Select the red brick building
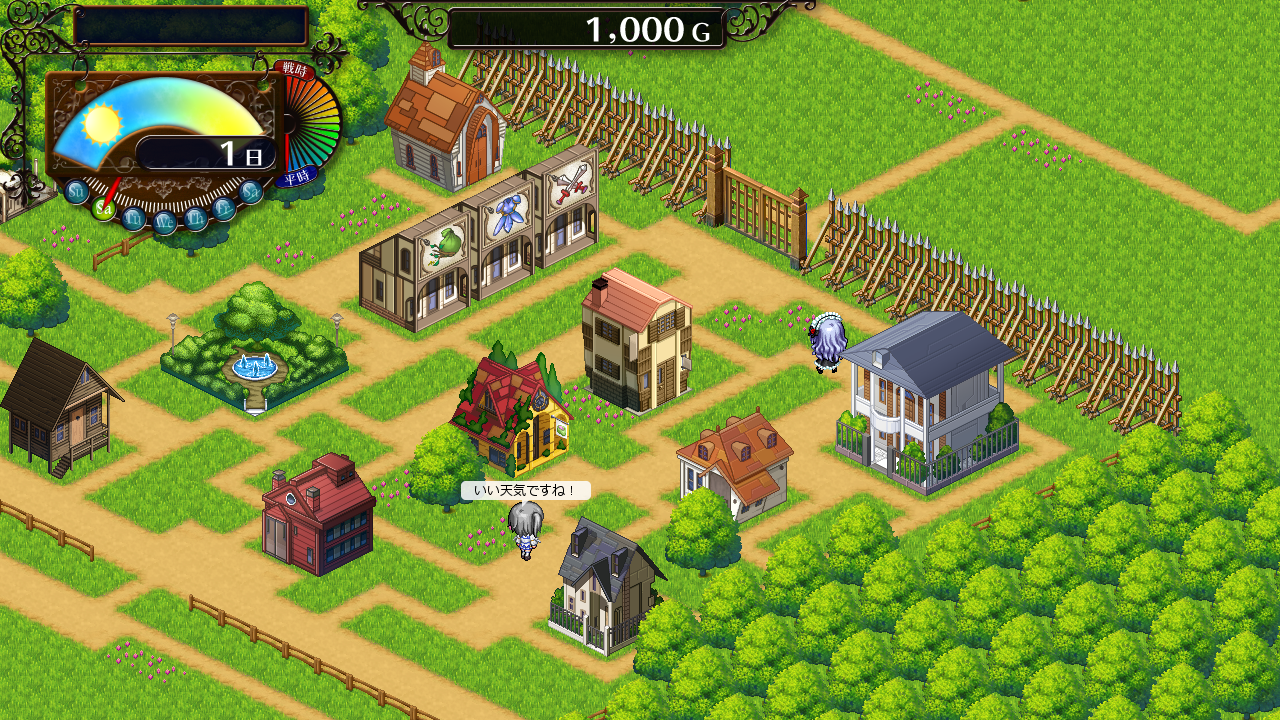Image resolution: width=1280 pixels, height=720 pixels. point(318,515)
